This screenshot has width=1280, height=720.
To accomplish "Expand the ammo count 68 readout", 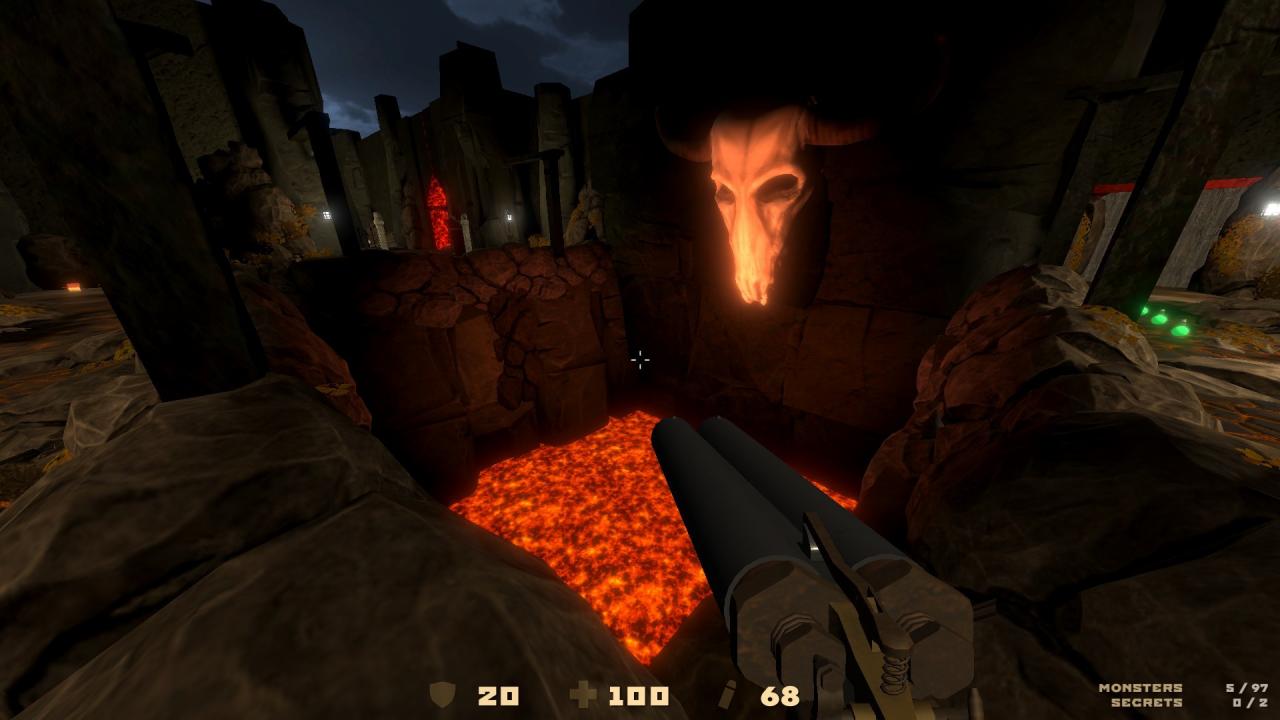I will [778, 693].
